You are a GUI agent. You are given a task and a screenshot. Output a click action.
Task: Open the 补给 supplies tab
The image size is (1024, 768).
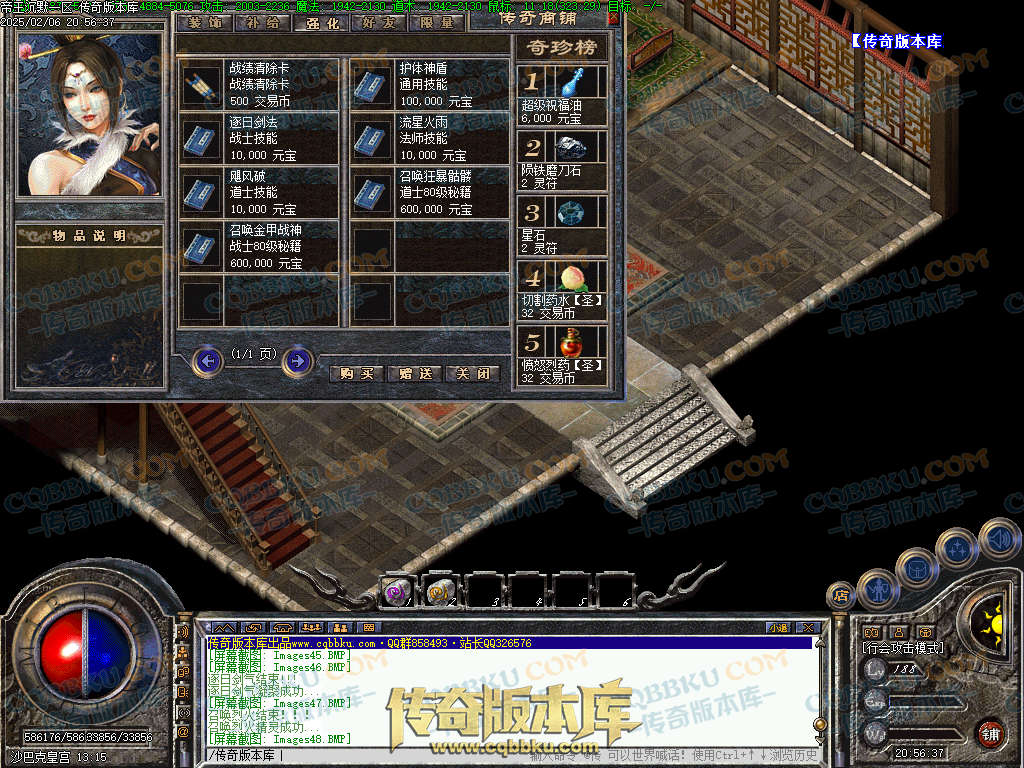click(x=263, y=22)
